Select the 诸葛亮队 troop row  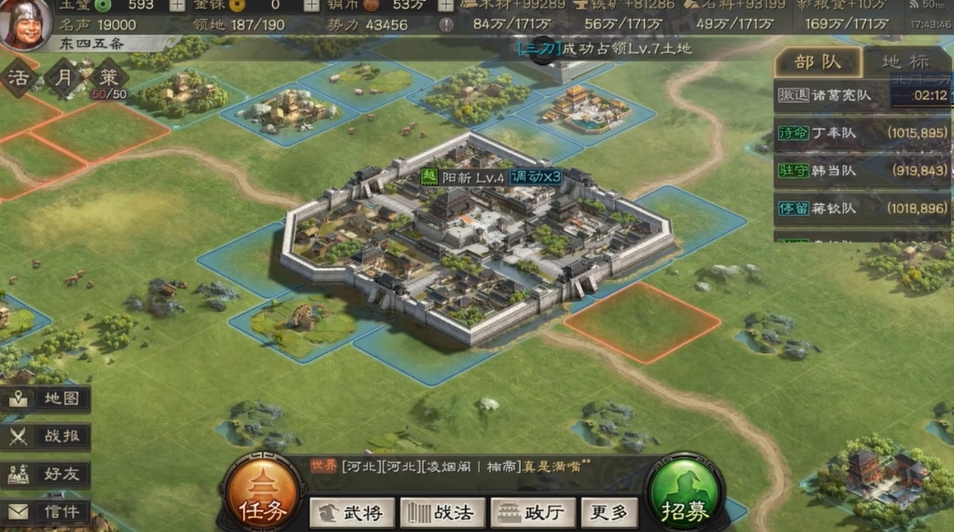tap(862, 96)
